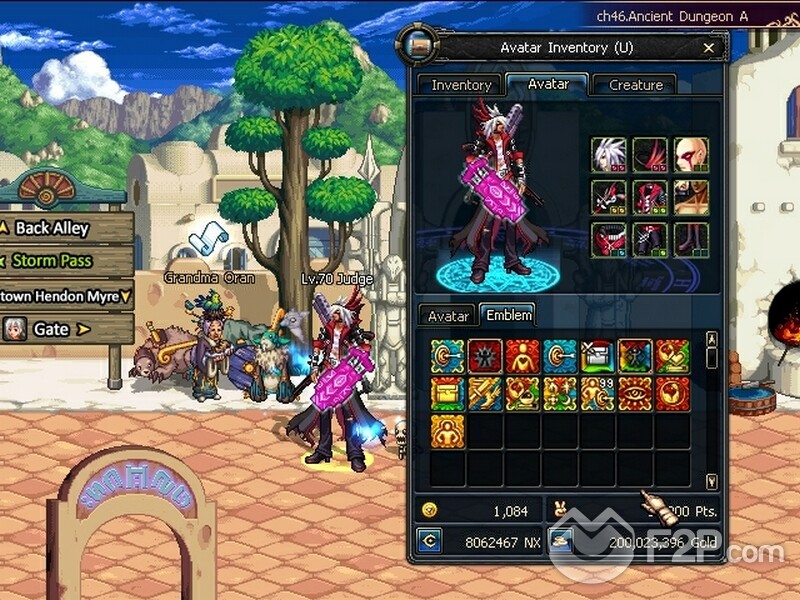Image resolution: width=800 pixels, height=600 pixels.
Task: Select the bare chest skin avatar slot
Action: pyautogui.click(x=691, y=198)
